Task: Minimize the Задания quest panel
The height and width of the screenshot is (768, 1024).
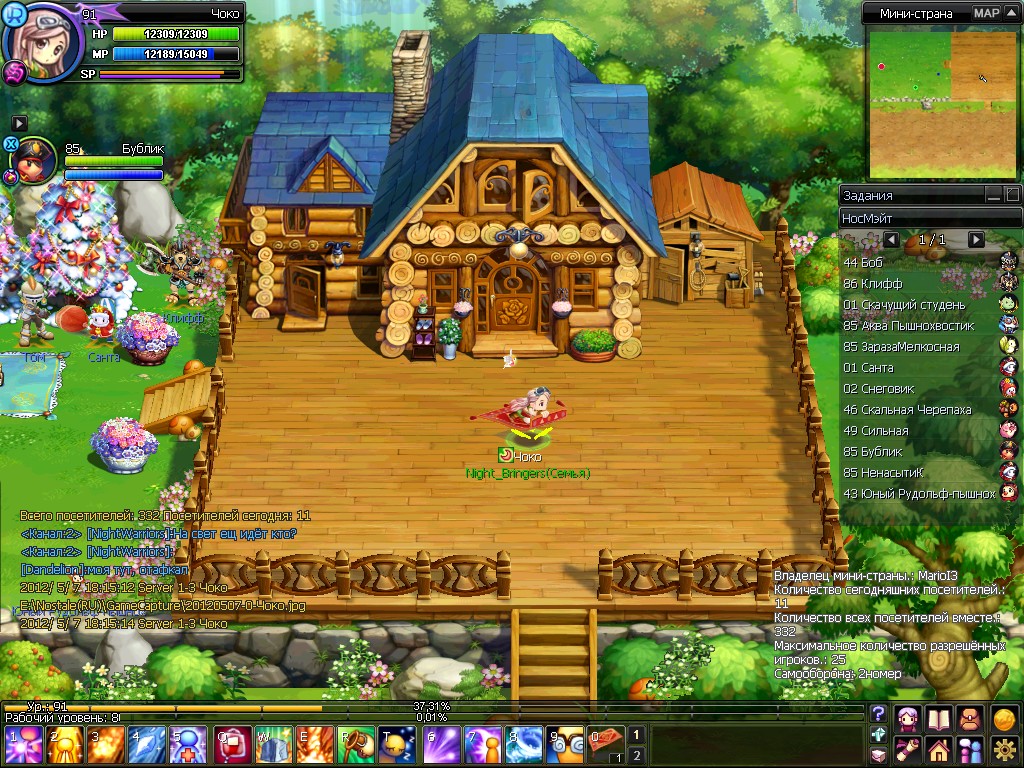Action: click(x=993, y=195)
